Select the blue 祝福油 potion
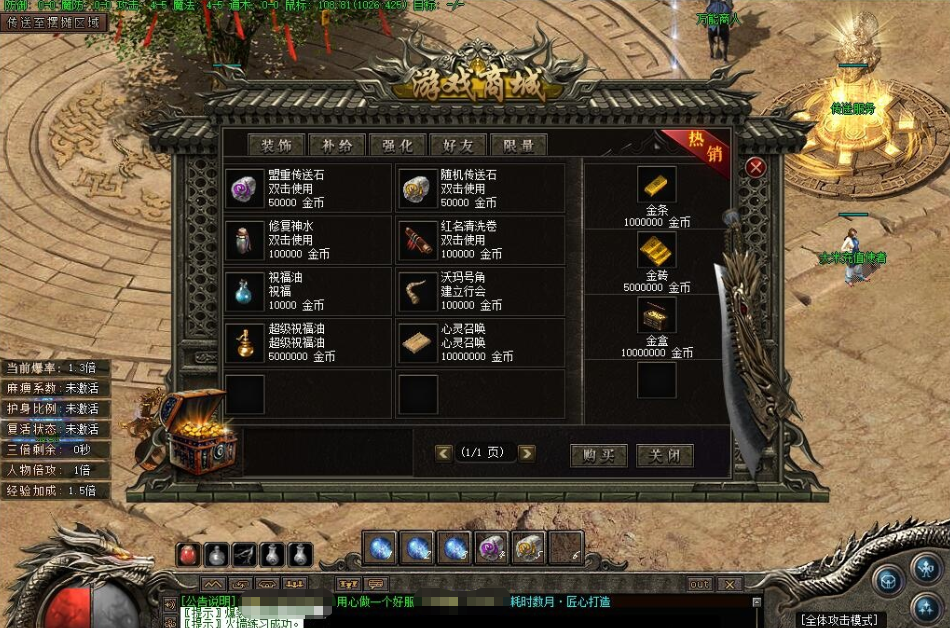This screenshot has height=628, width=950. coord(244,292)
